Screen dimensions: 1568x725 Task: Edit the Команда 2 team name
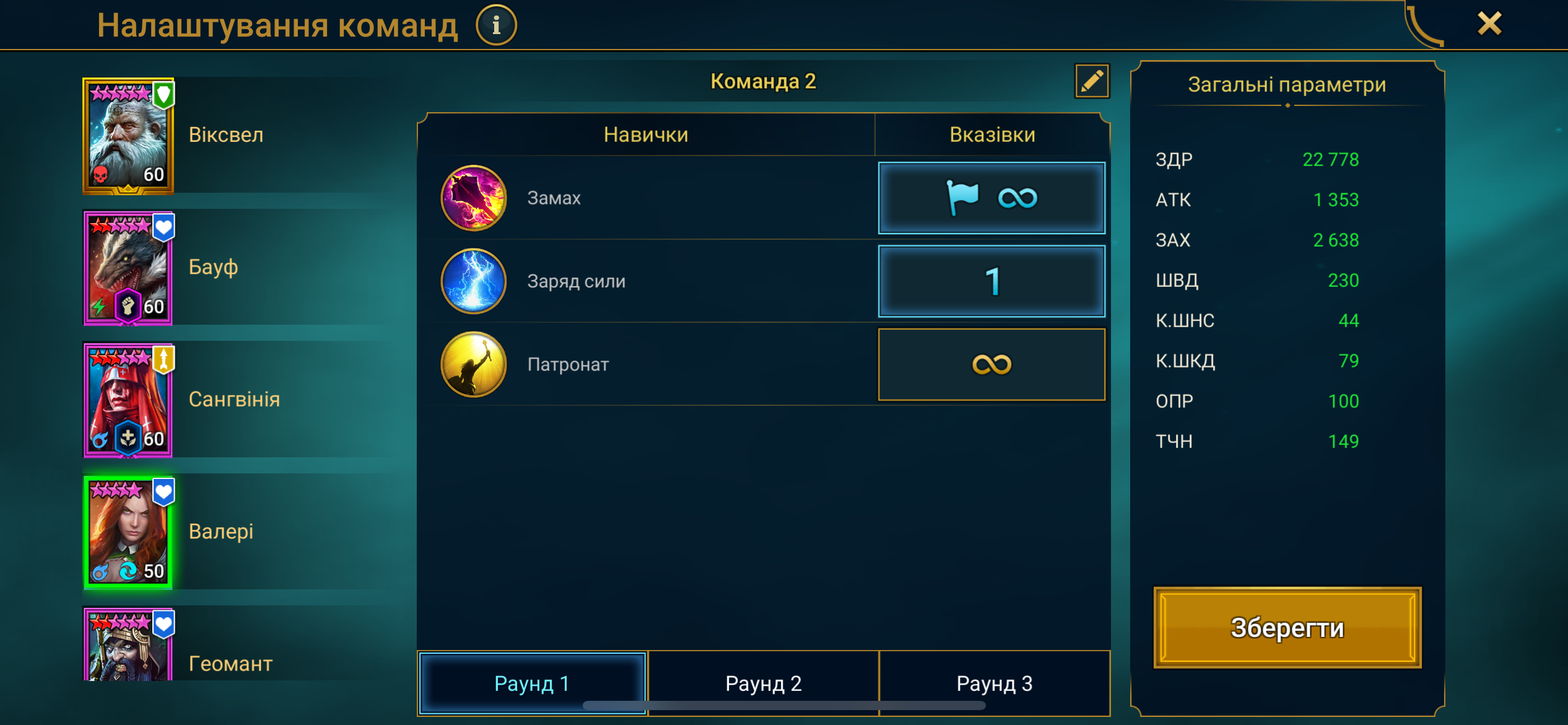tap(1091, 81)
